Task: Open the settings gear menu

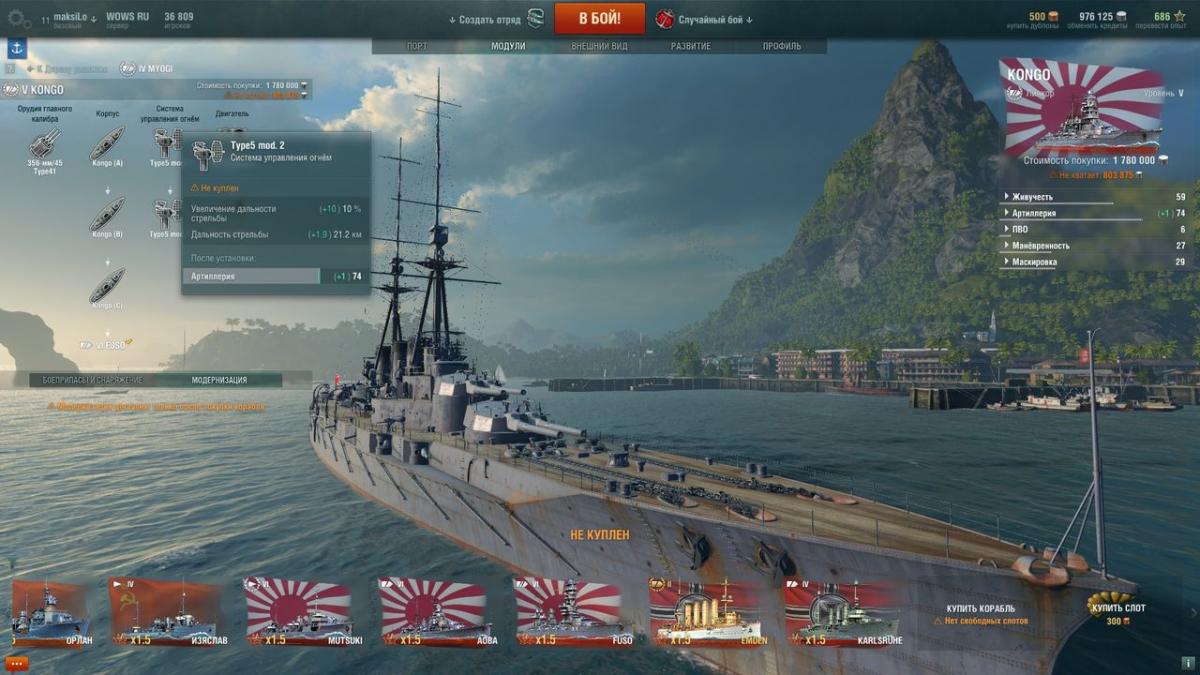Action: (19, 19)
